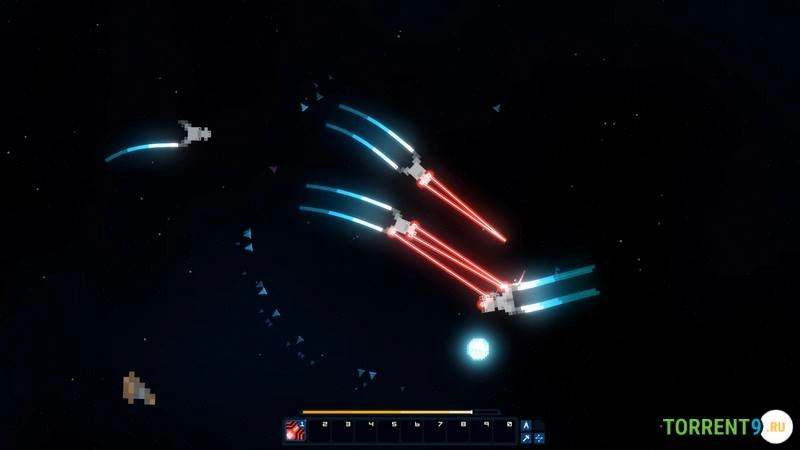Select hotbar slot 0
Image resolution: width=800 pixels, height=450 pixels.
pos(507,432)
